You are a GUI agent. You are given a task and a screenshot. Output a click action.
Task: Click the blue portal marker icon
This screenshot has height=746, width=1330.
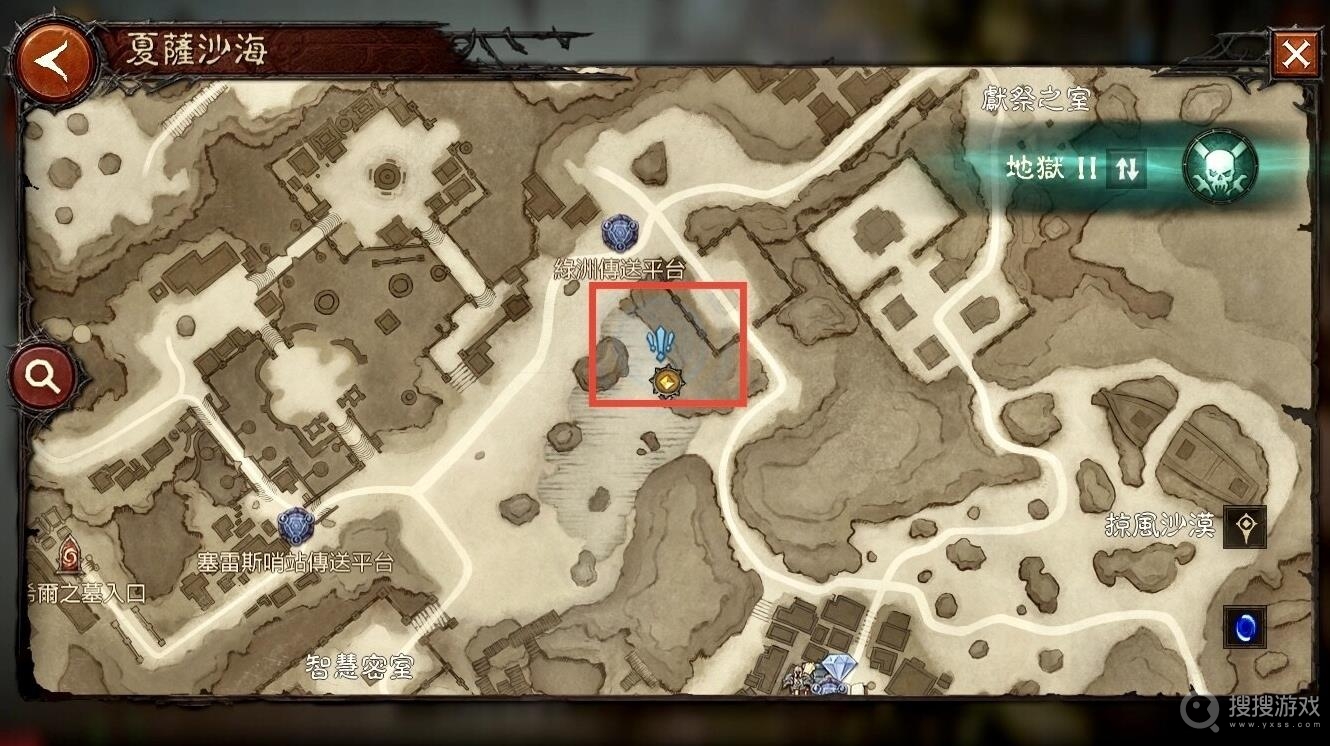click(1245, 628)
